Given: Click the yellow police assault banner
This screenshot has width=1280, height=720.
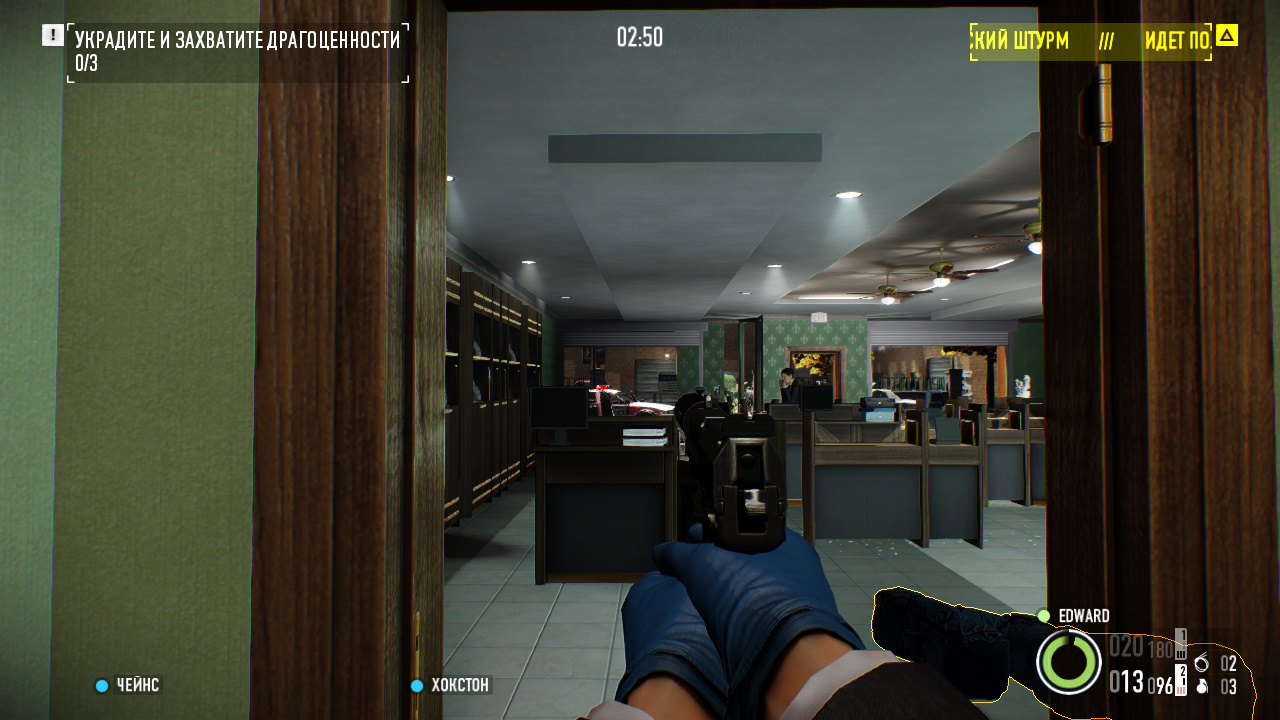Looking at the screenshot, I should click(x=1090, y=41).
